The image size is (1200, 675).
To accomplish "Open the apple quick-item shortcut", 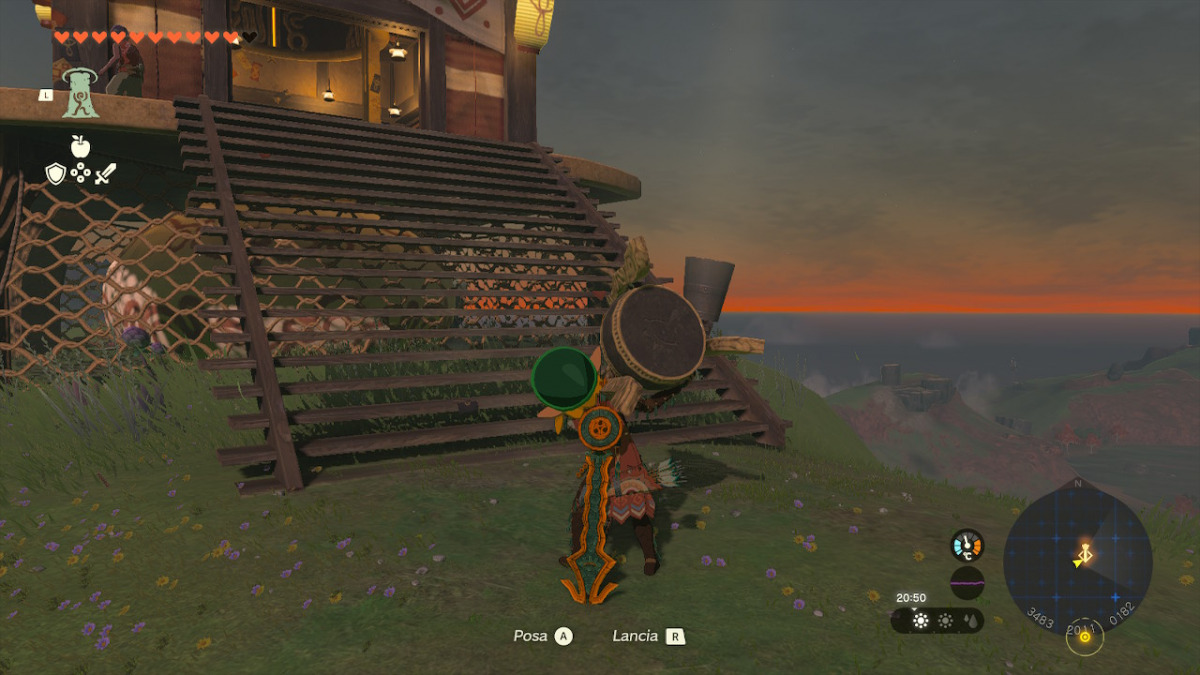I will 80,146.
